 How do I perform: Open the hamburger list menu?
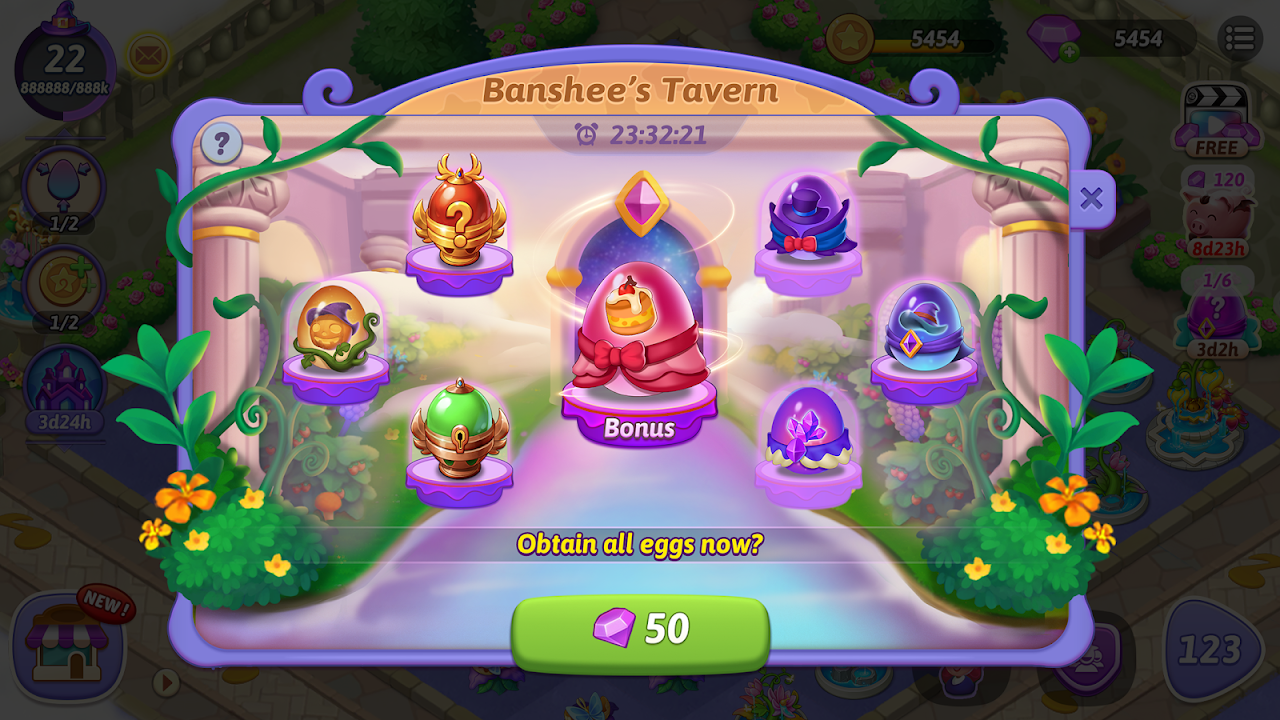(1239, 39)
